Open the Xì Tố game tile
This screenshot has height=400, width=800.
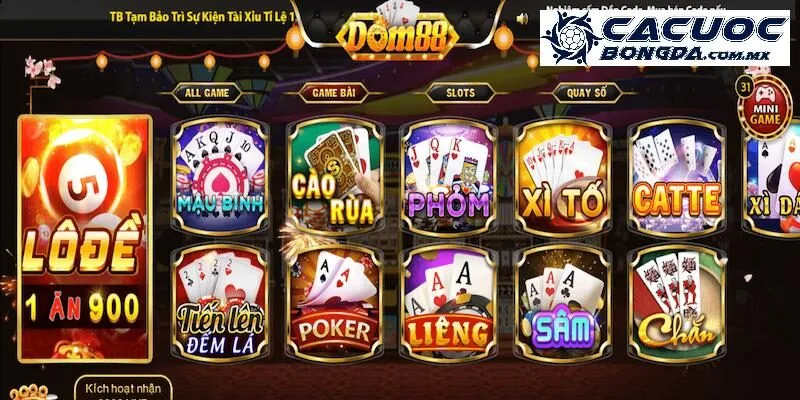[x=563, y=176]
